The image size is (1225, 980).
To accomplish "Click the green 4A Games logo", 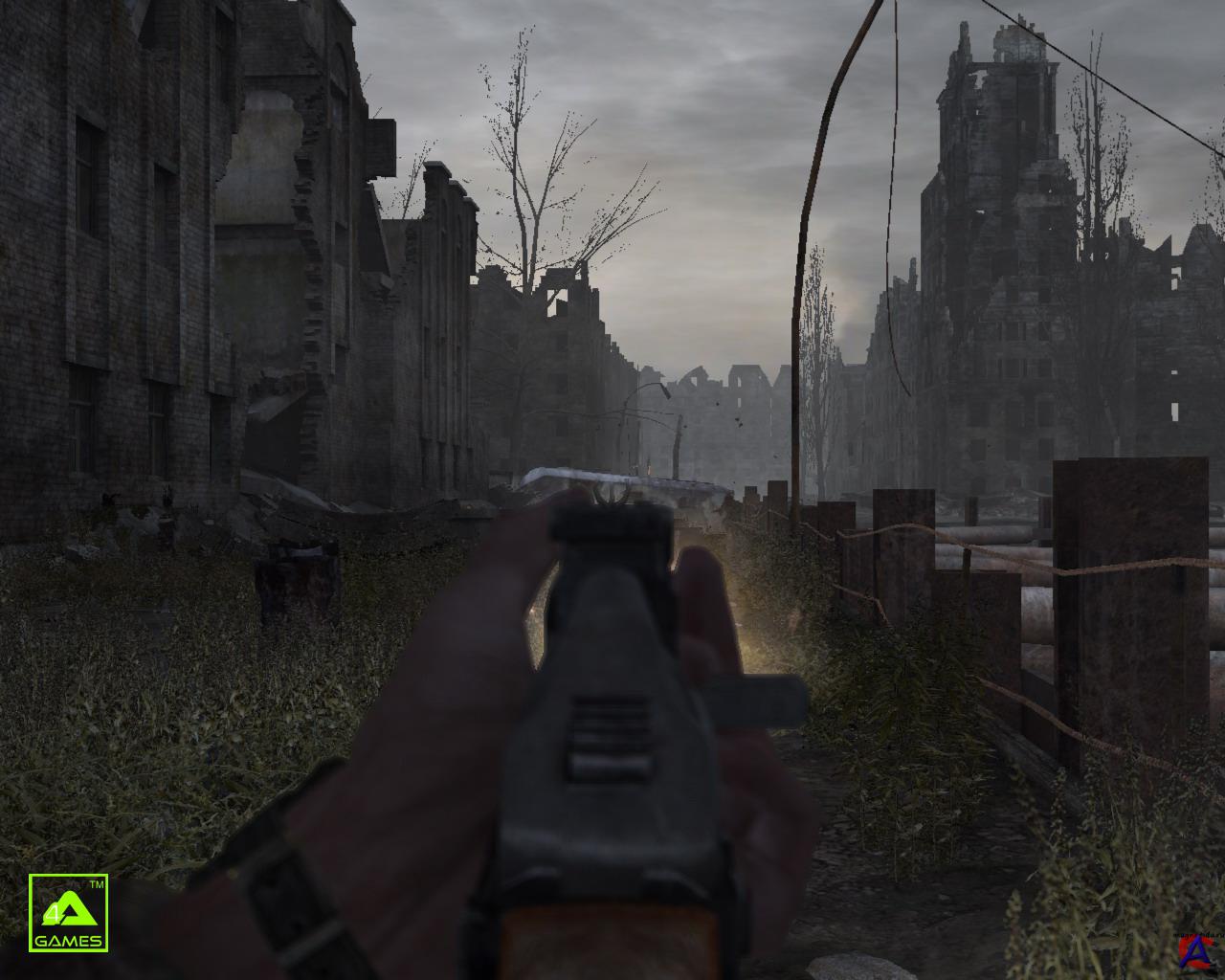I will point(68,912).
